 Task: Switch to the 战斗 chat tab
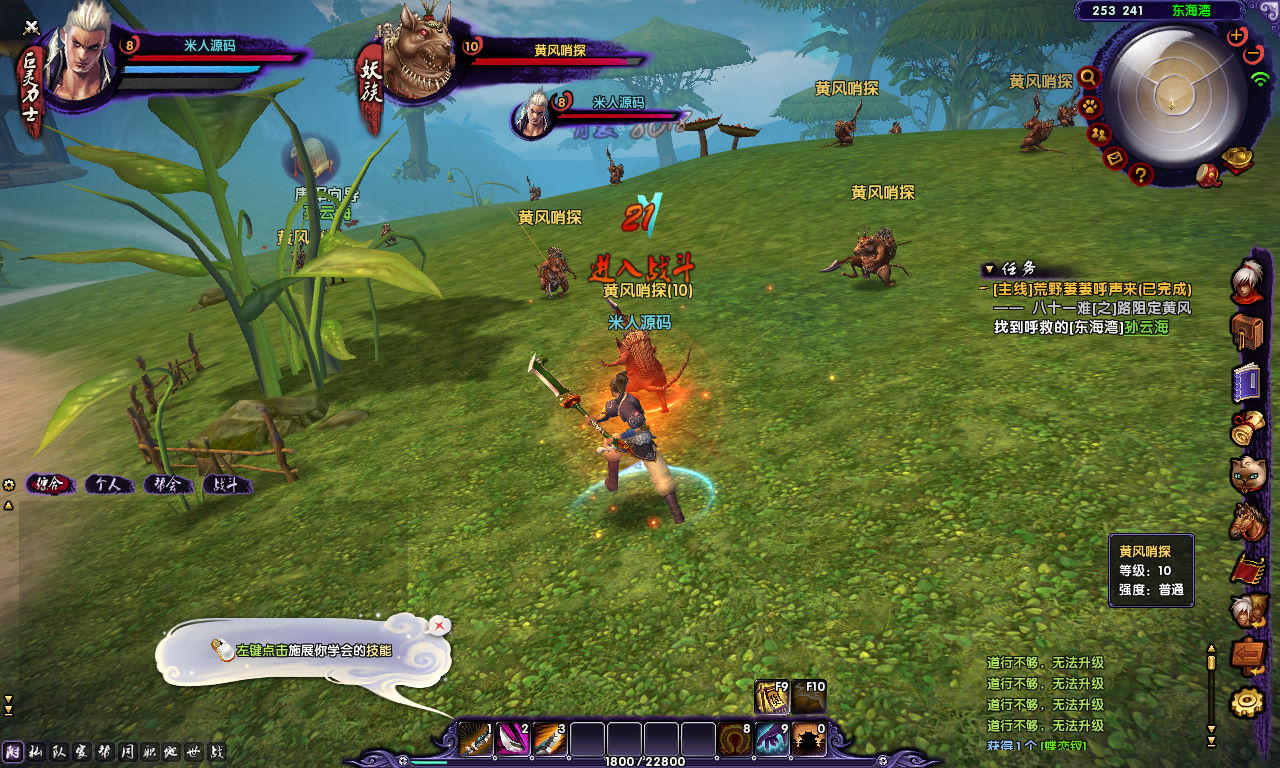click(x=227, y=485)
